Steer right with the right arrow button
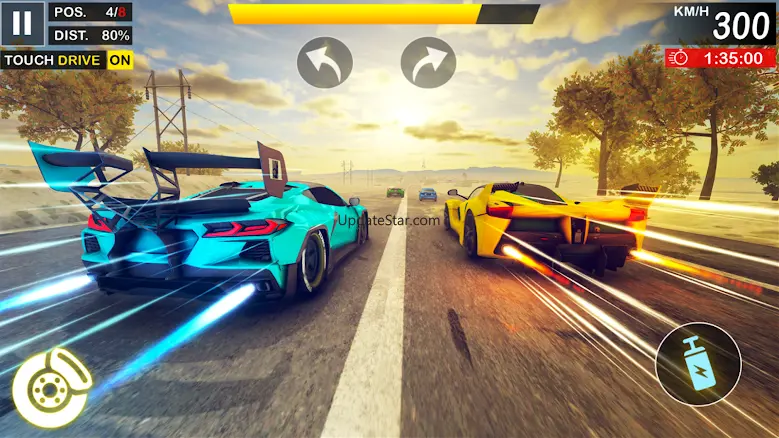This screenshot has height=438, width=779. pyautogui.click(x=428, y=62)
